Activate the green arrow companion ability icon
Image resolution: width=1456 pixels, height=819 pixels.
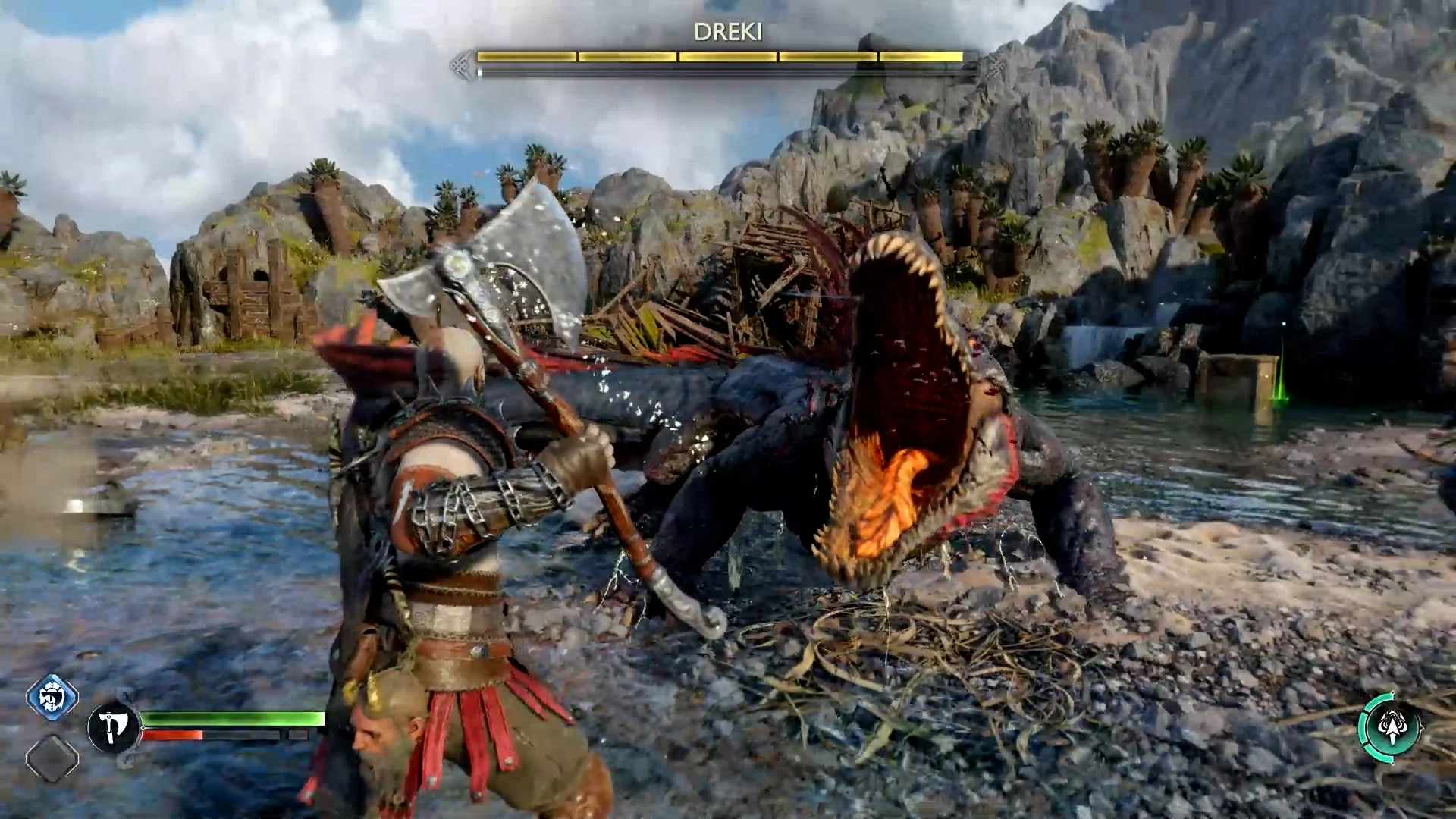click(1390, 726)
